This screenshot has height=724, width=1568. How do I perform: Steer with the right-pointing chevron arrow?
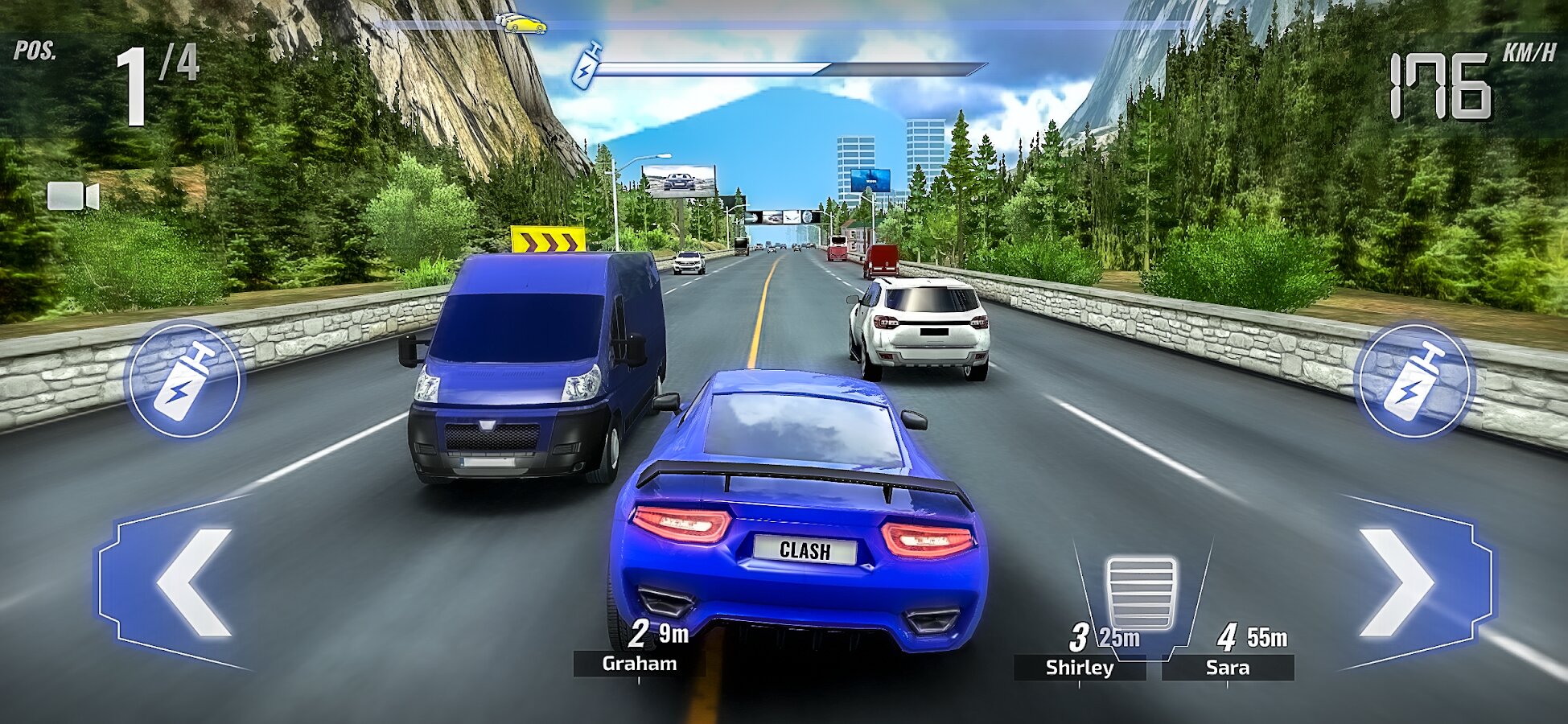click(1400, 582)
